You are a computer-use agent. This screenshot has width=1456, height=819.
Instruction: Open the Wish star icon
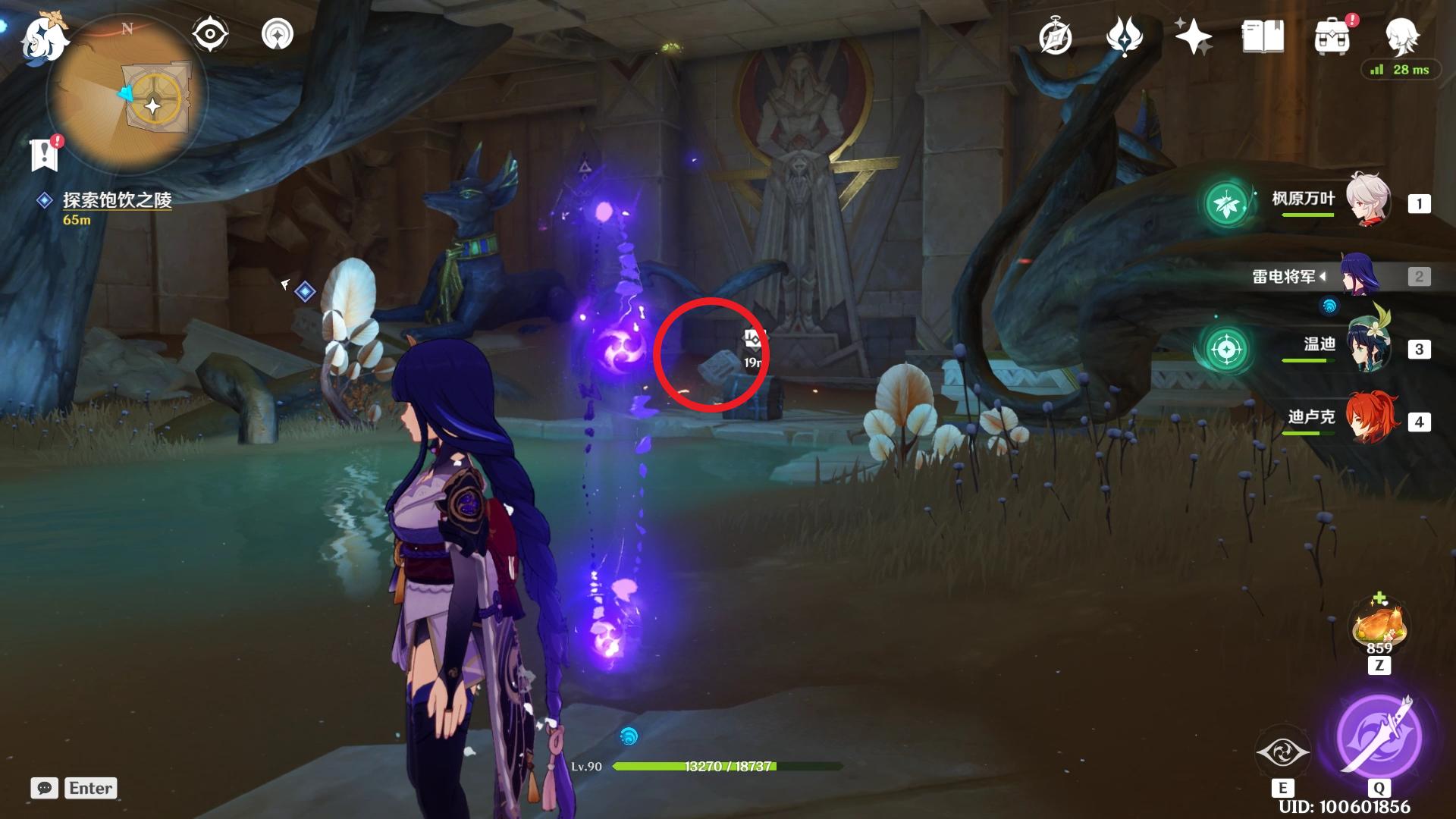(x=1193, y=36)
